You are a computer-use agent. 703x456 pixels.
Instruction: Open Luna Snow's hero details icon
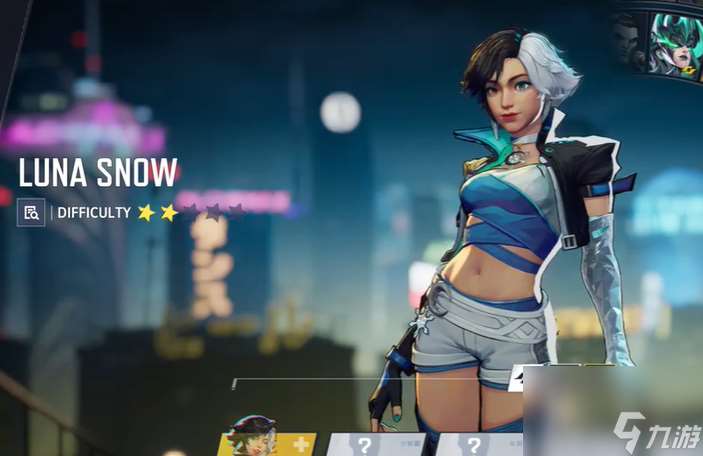(31, 212)
